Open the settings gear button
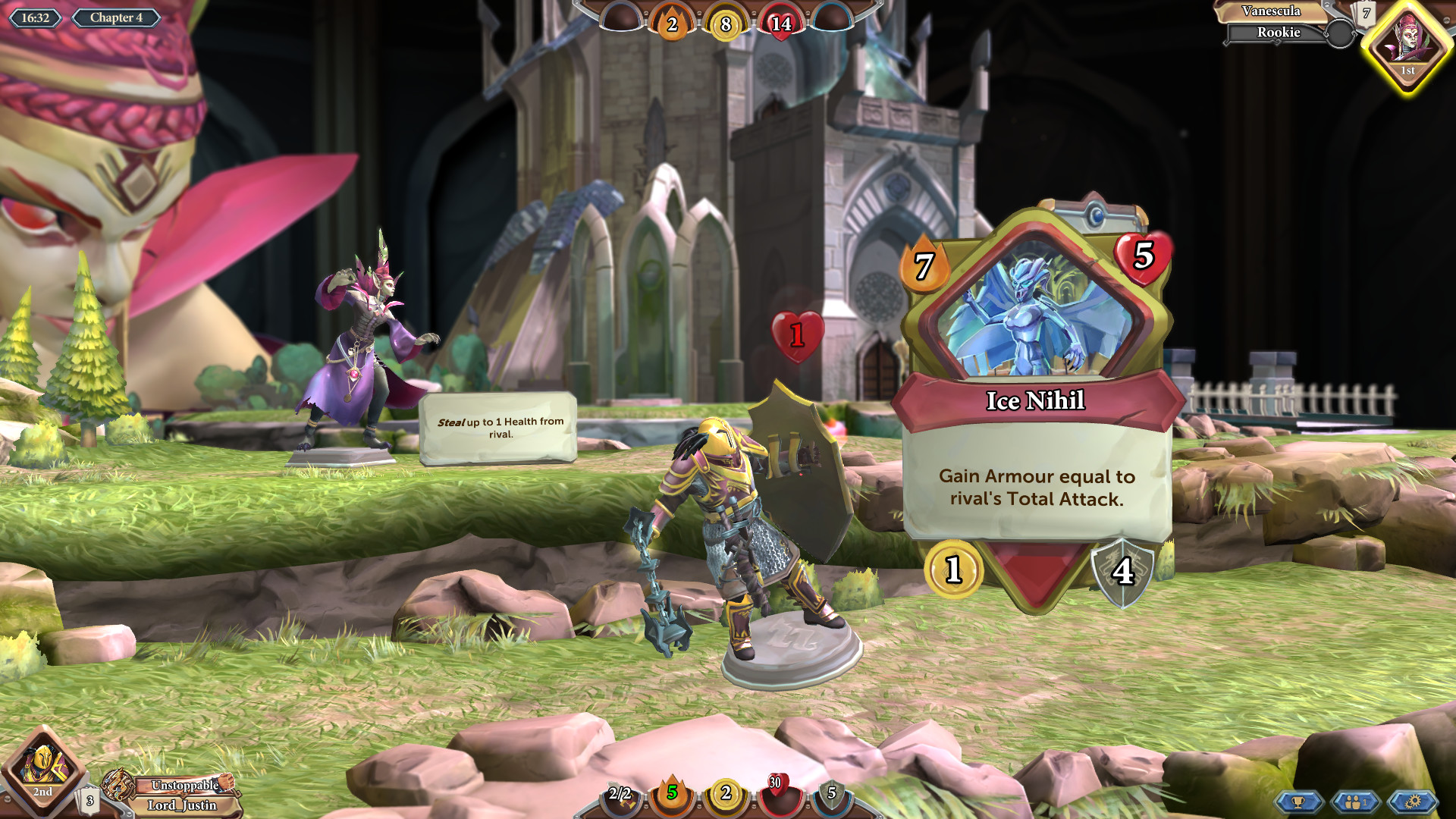Image resolution: width=1456 pixels, height=819 pixels. (1412, 802)
